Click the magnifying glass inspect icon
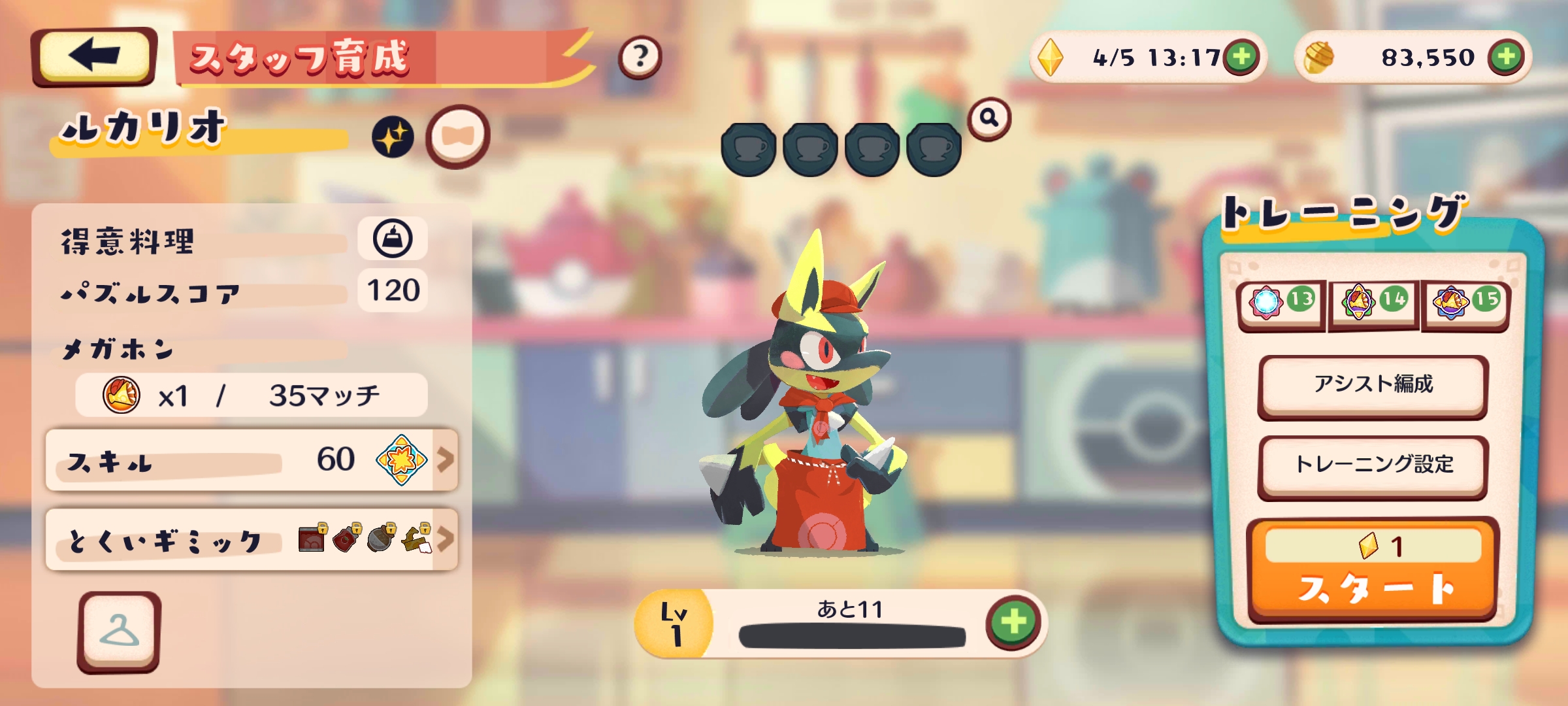 click(989, 118)
